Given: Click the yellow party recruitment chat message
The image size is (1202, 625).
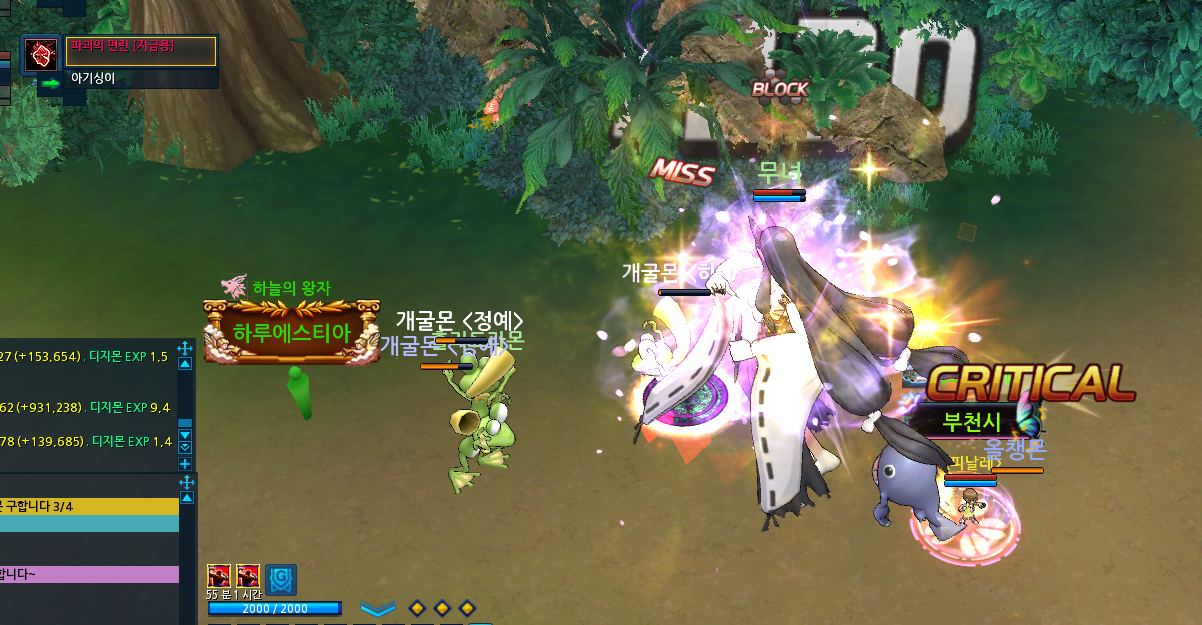Looking at the screenshot, I should coord(90,507).
